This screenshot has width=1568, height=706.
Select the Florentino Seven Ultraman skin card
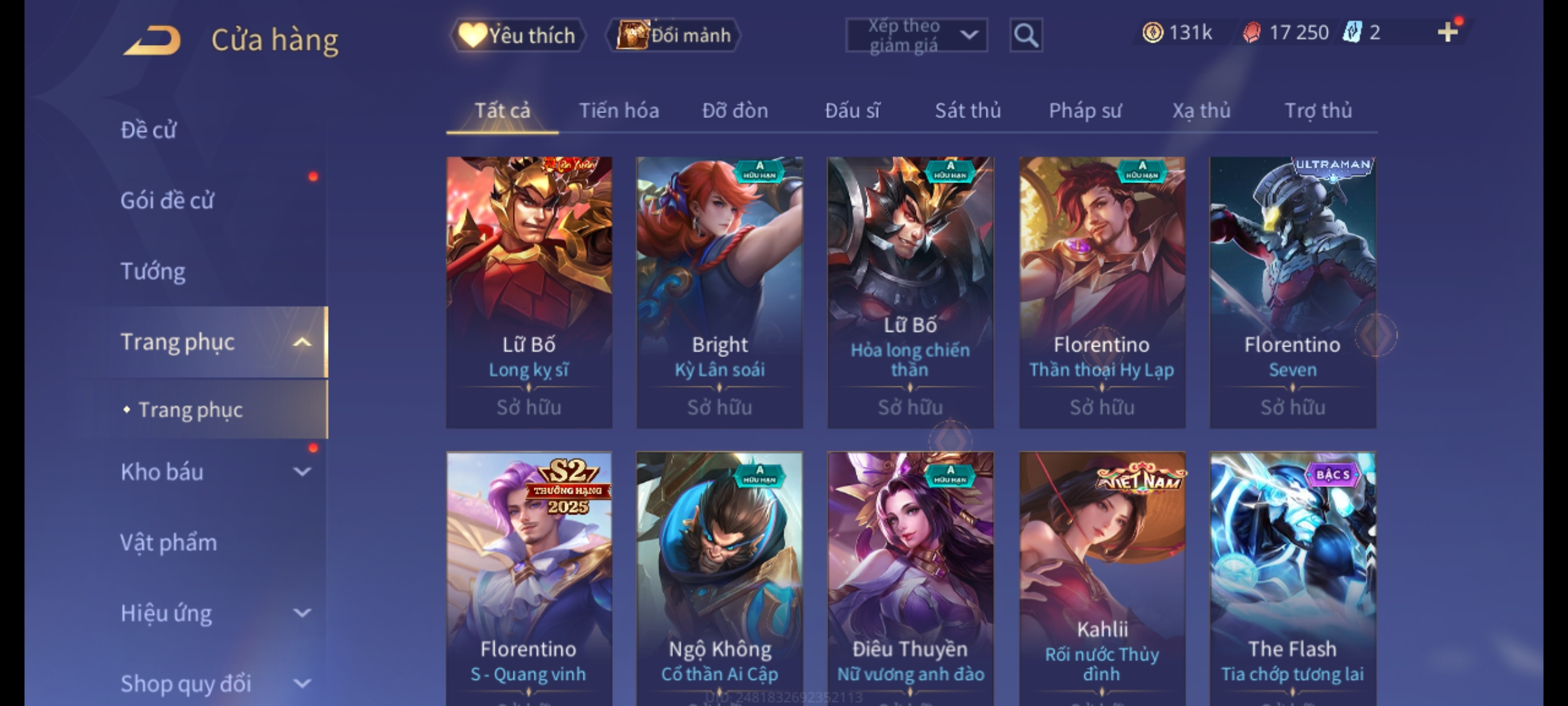[1292, 292]
